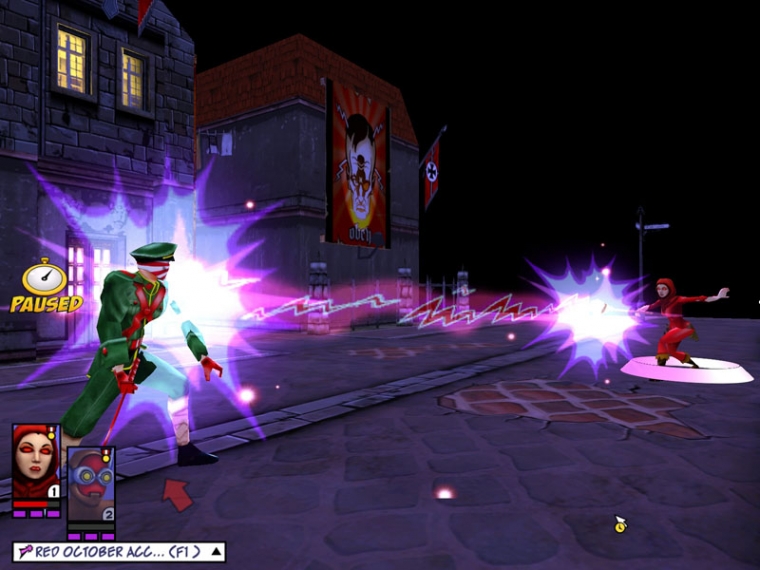Expand the objectives list arrow
The height and width of the screenshot is (570, 760).
tap(217, 551)
